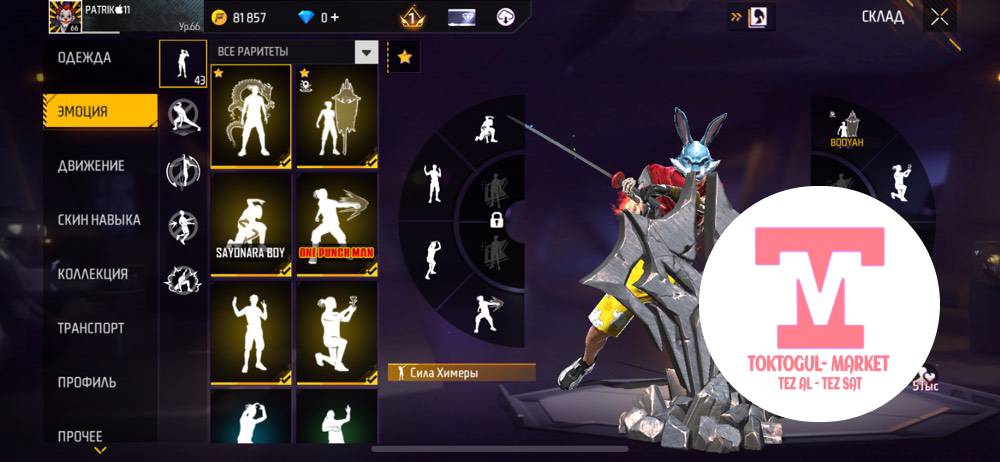Viewport: 1000px width, 462px height.
Task: Choose the kneeling trophy emote tile
Action: [x=337, y=331]
